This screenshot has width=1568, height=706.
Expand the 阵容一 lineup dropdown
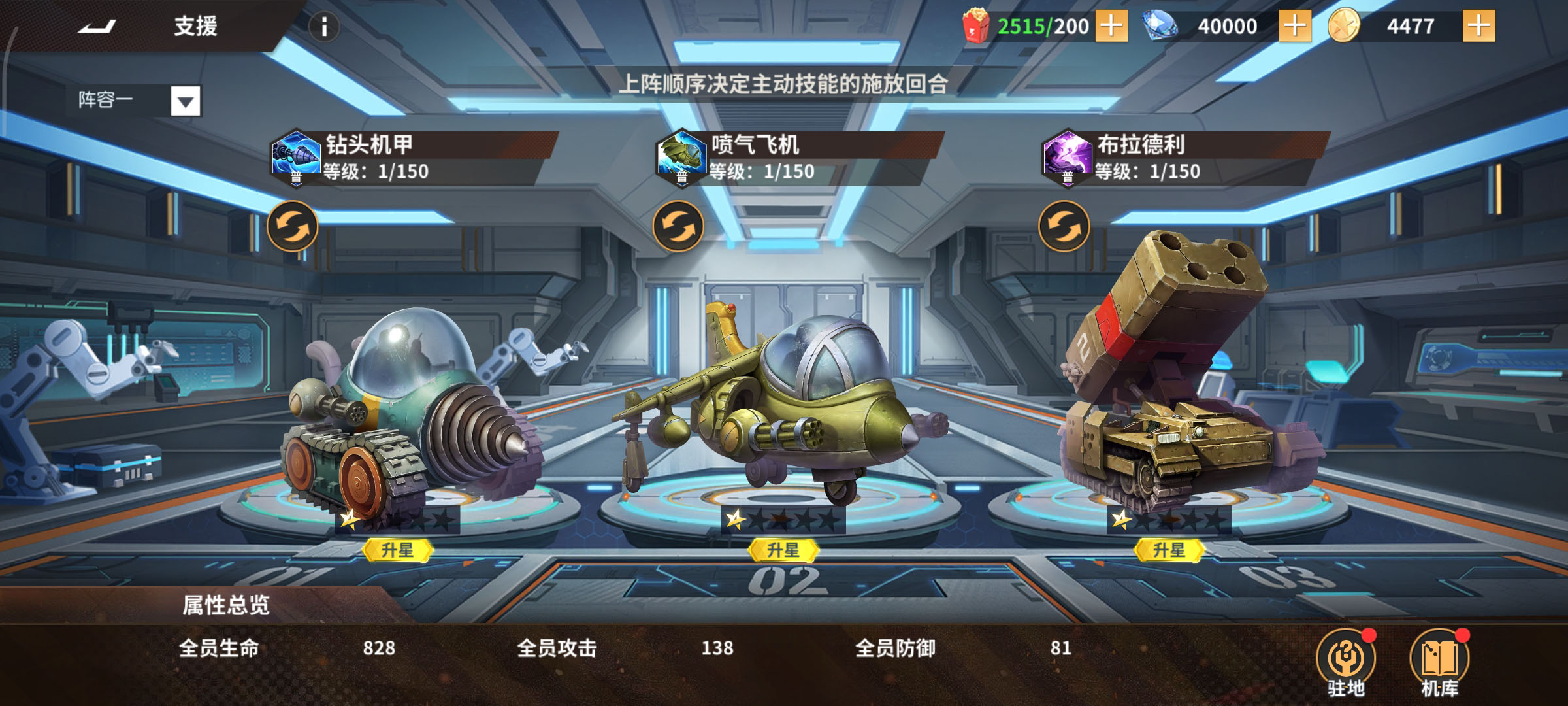(x=186, y=101)
